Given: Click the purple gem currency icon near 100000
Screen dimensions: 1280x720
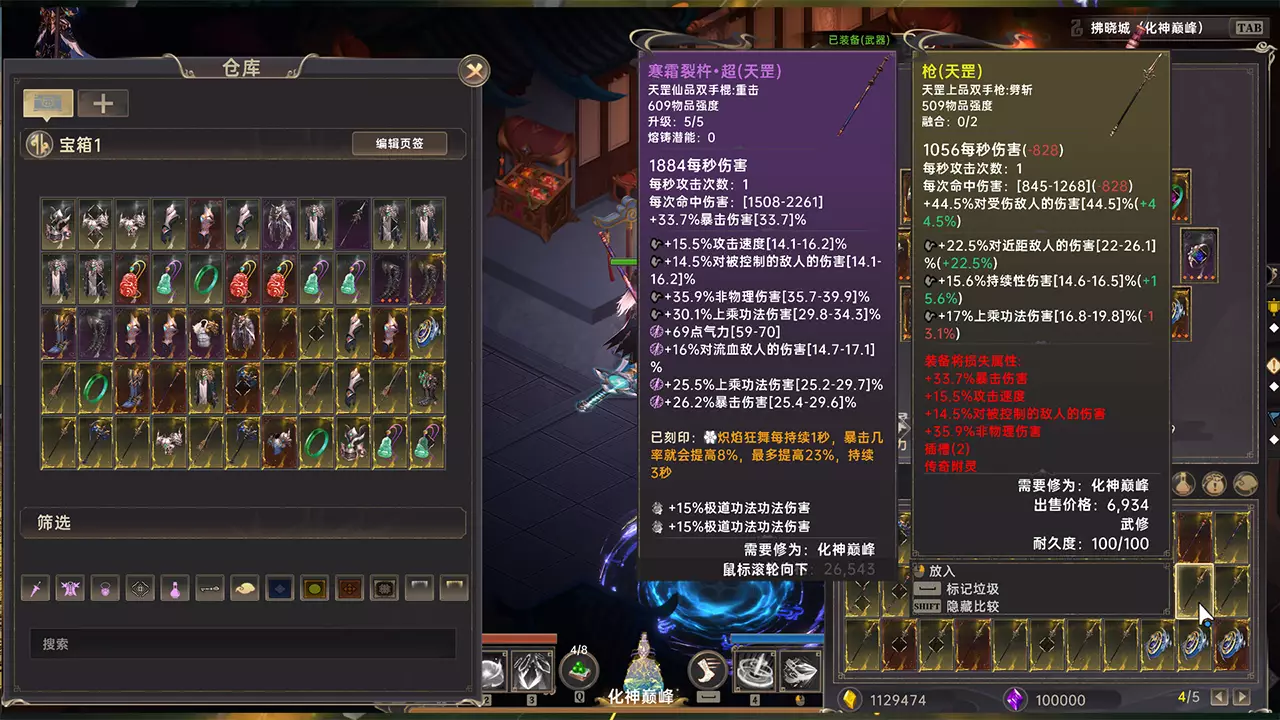Looking at the screenshot, I should coord(1015,700).
